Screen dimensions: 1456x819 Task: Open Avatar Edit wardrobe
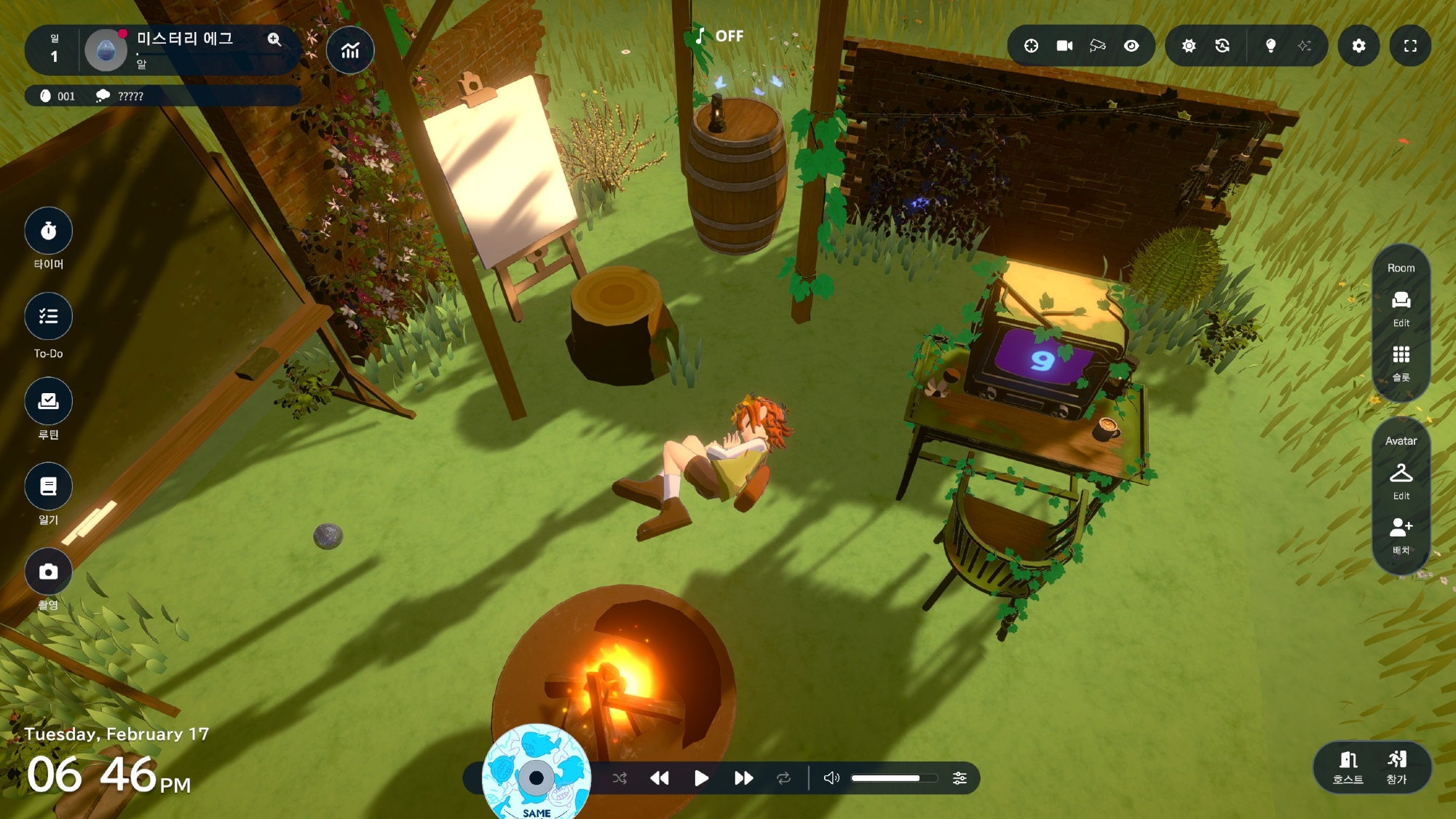[x=1401, y=479]
